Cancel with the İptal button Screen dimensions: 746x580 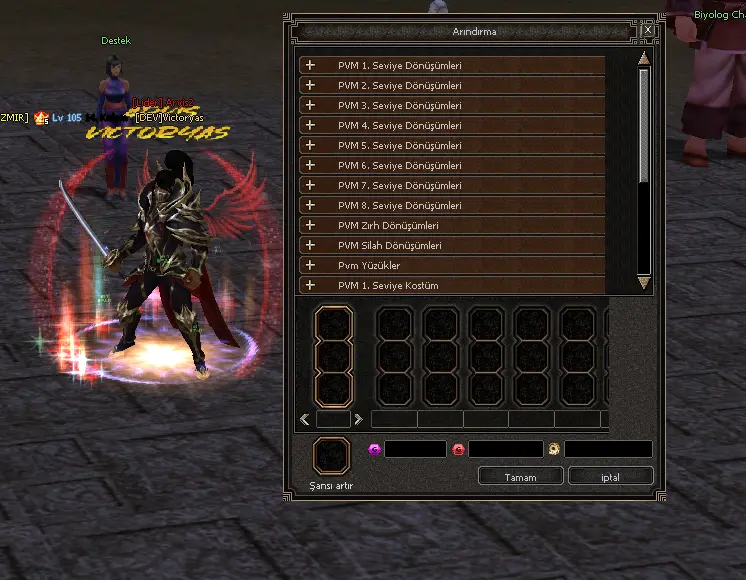[610, 477]
